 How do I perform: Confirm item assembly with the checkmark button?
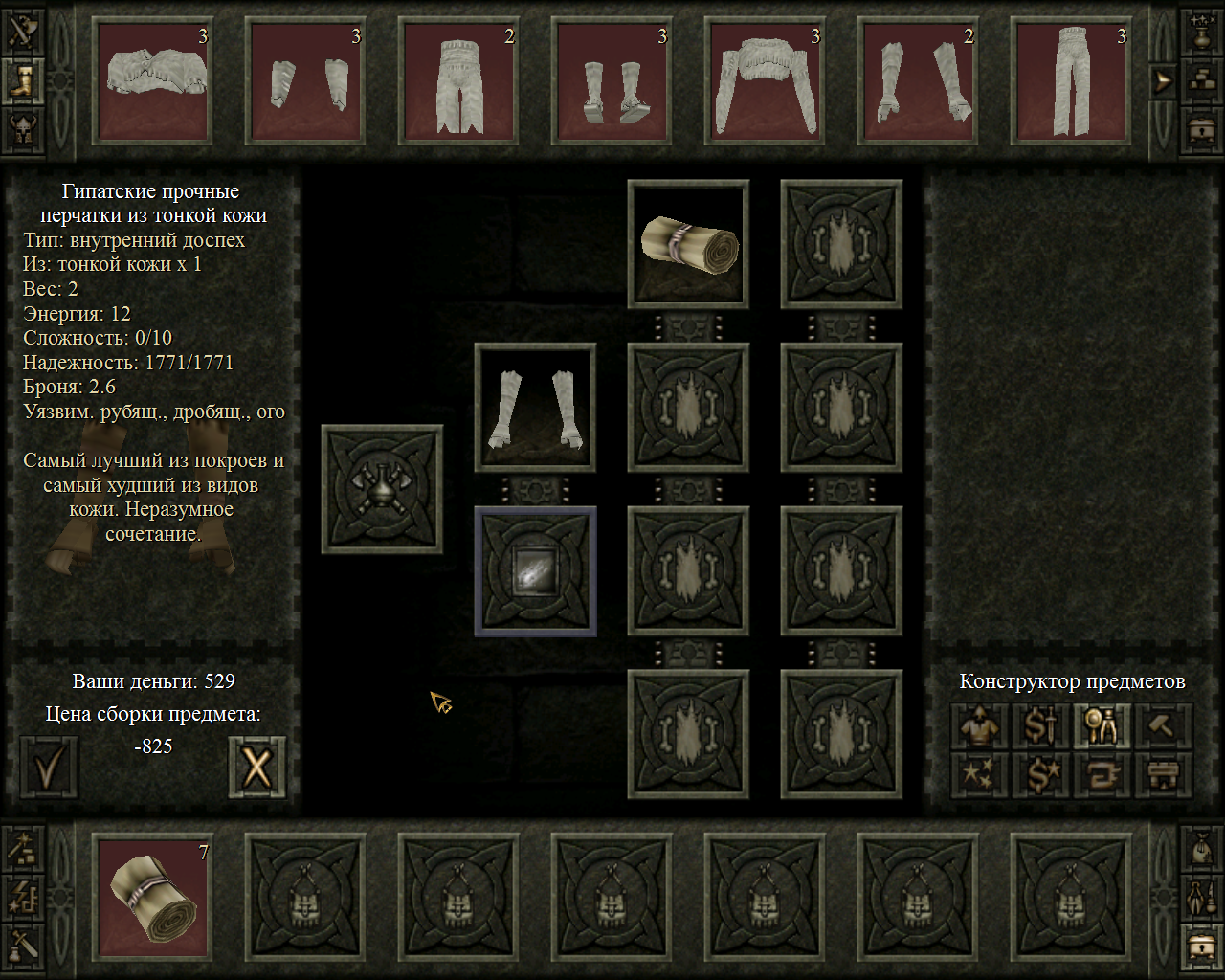point(49,766)
